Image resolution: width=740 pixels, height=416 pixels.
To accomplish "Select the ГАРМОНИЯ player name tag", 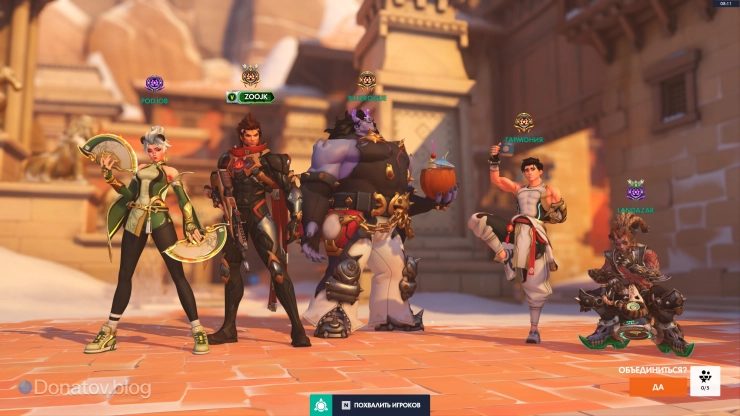I will point(524,141).
